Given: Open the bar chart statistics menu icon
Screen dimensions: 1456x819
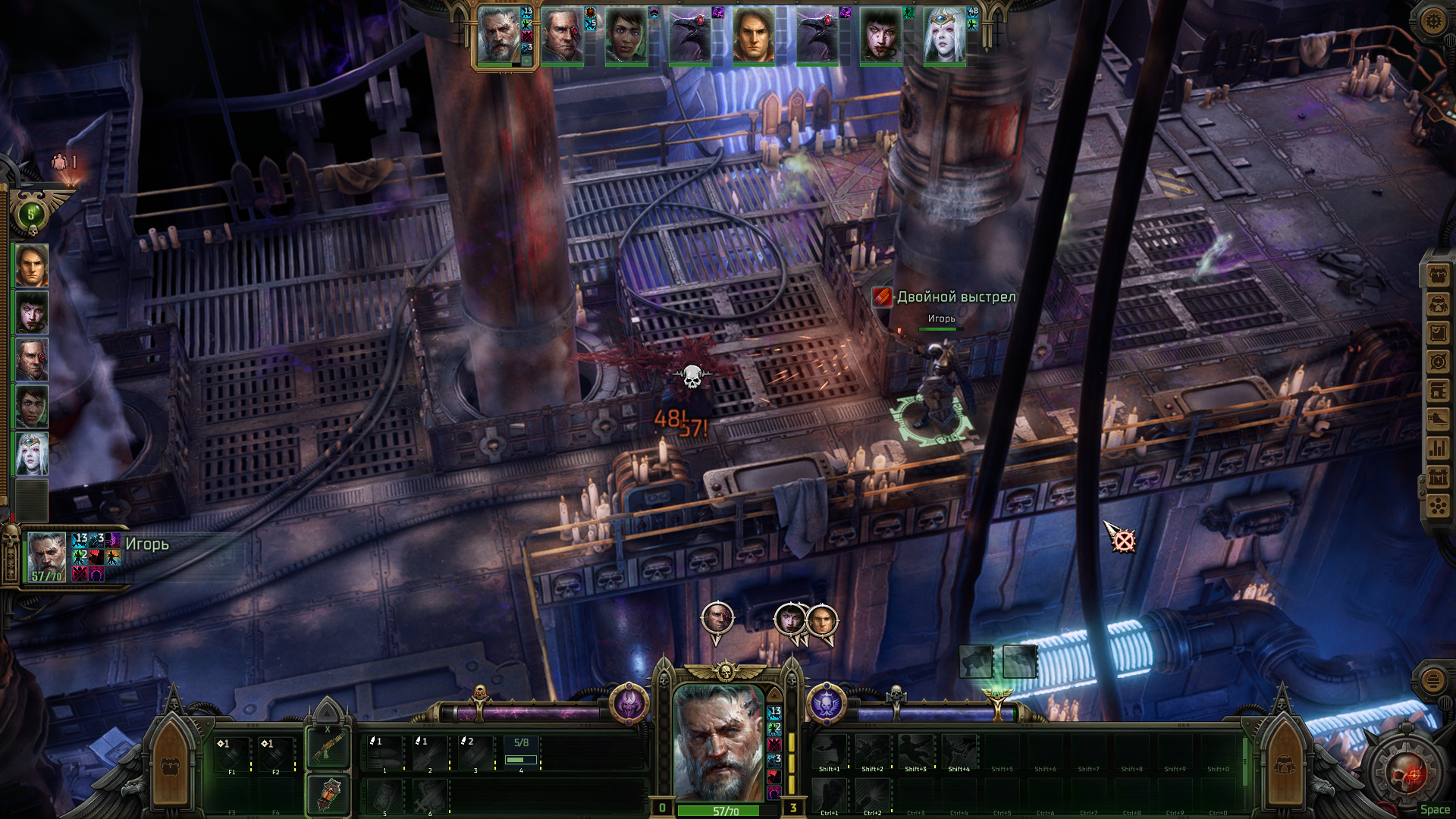Looking at the screenshot, I should click(1438, 448).
